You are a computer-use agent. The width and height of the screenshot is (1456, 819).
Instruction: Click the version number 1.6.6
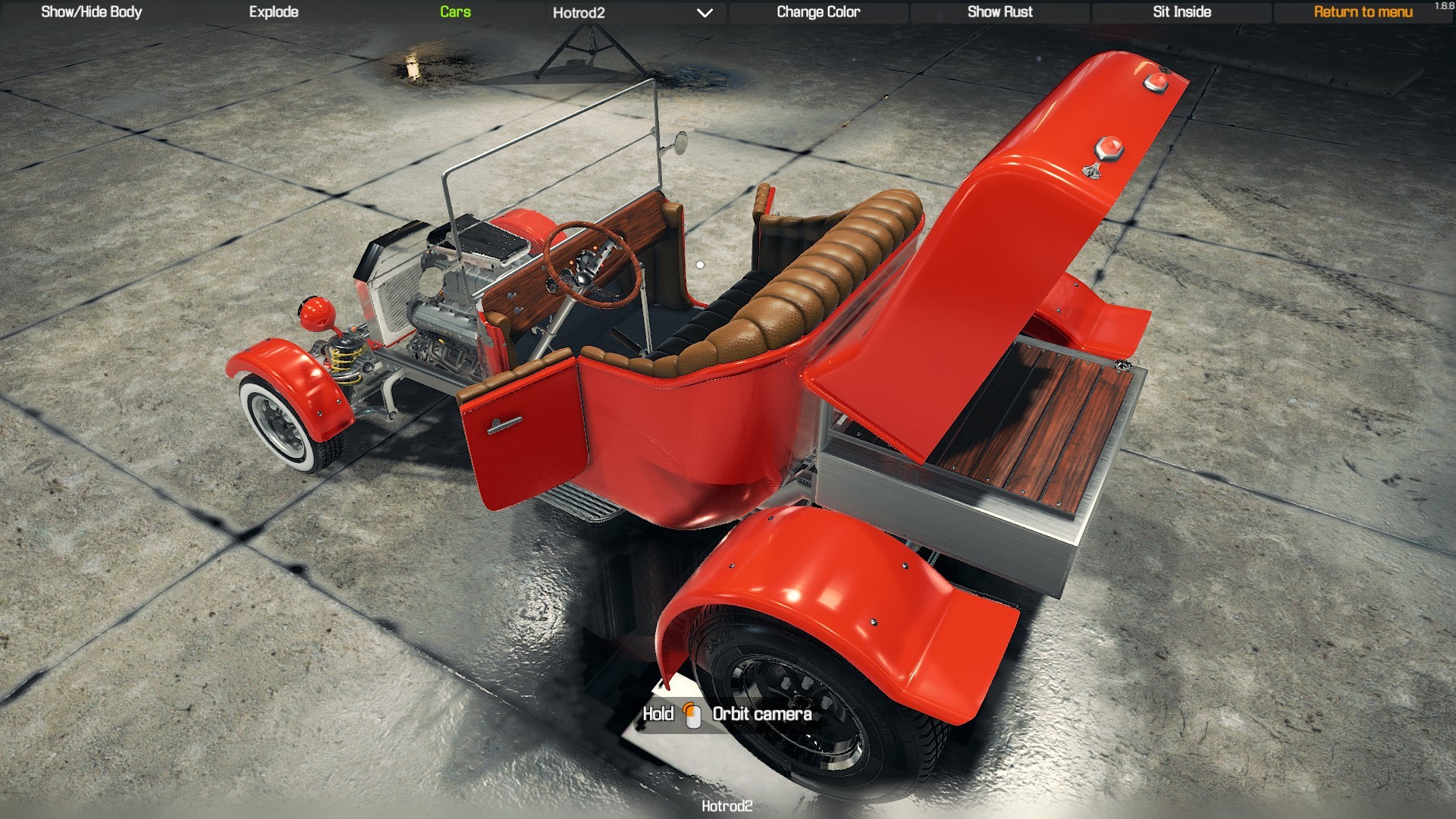click(x=1444, y=5)
